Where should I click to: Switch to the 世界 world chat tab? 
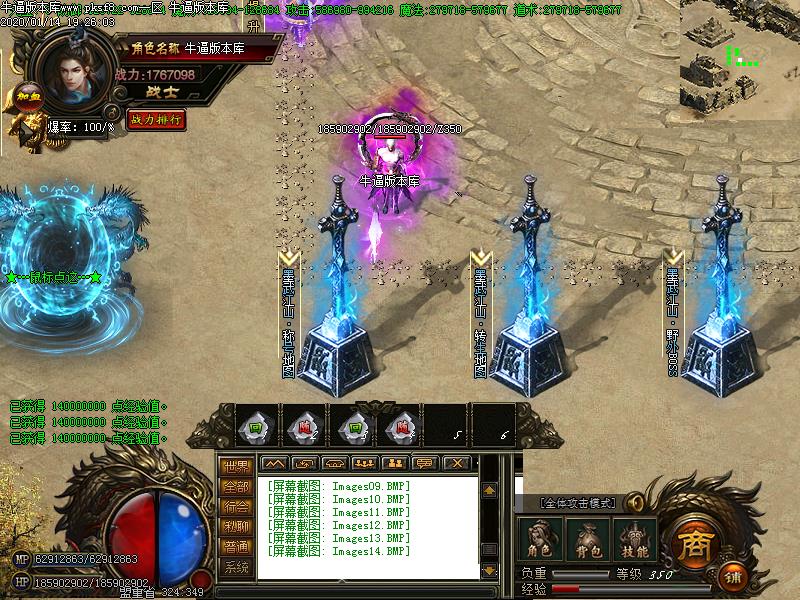[236, 467]
